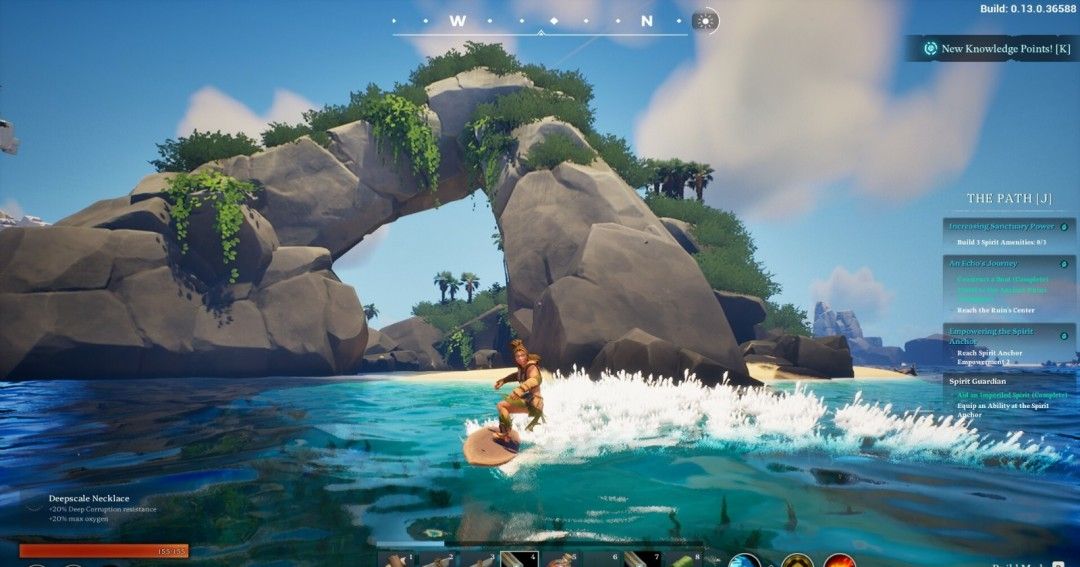Image resolution: width=1080 pixels, height=567 pixels.
Task: Activate the fire ability icon
Action: coord(840,561)
